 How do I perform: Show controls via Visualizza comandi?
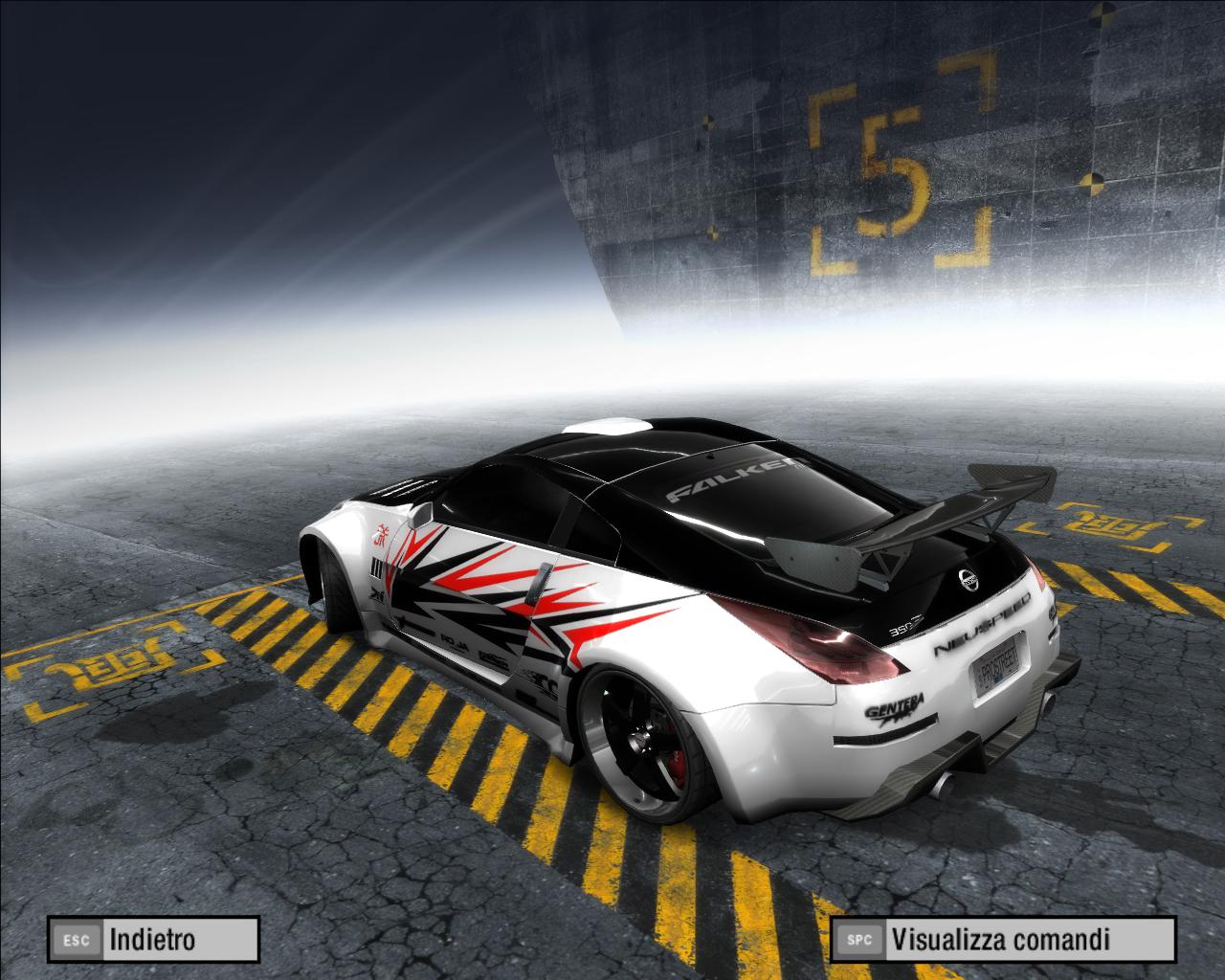(x=1002, y=939)
